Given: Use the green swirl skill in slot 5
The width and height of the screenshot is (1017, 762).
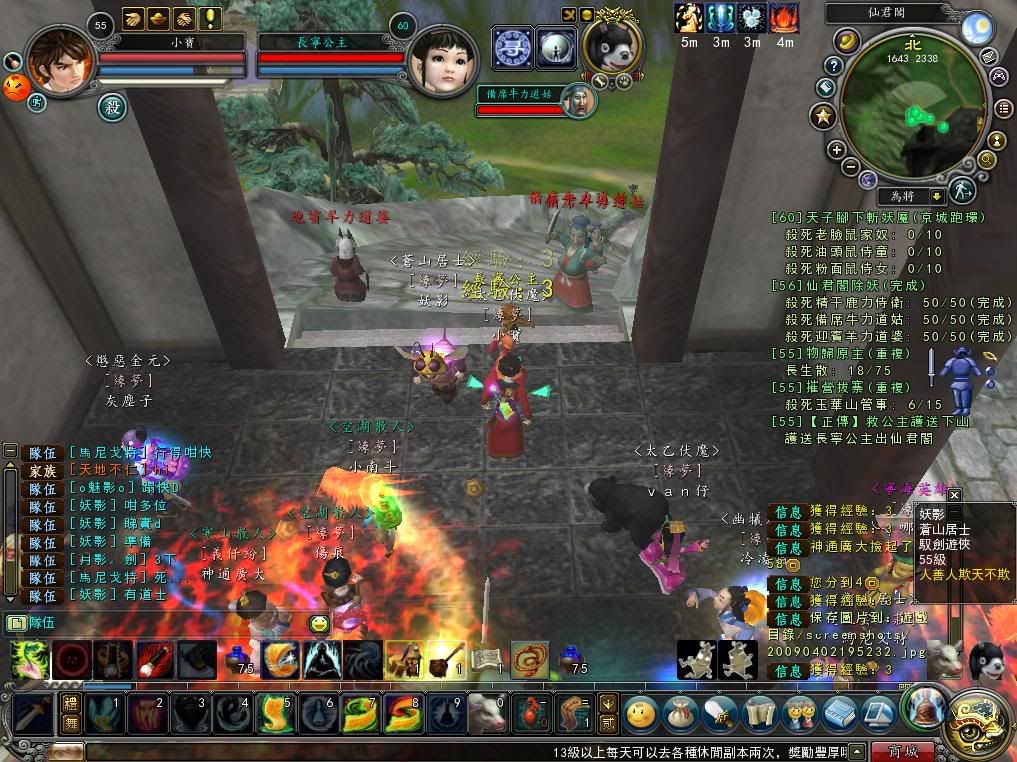Looking at the screenshot, I should pyautogui.click(x=275, y=714).
